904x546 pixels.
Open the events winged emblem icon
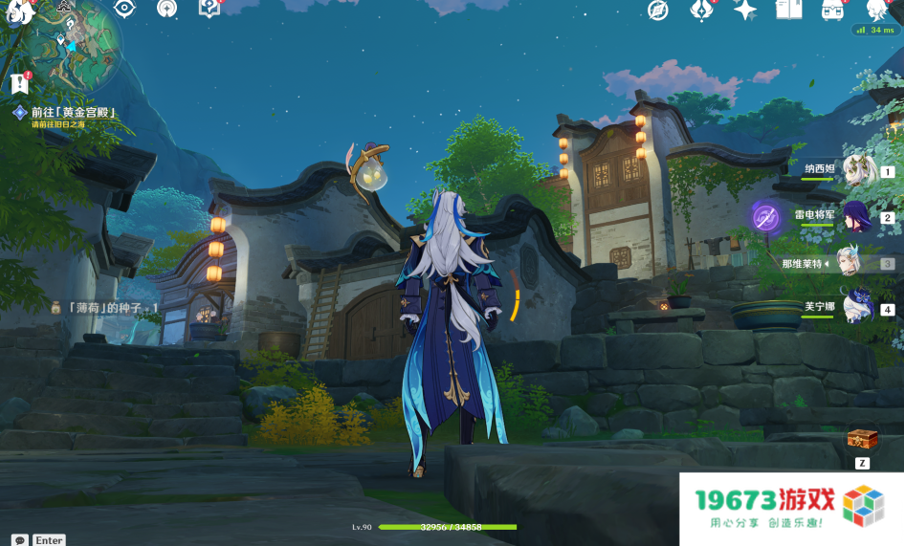coord(702,11)
